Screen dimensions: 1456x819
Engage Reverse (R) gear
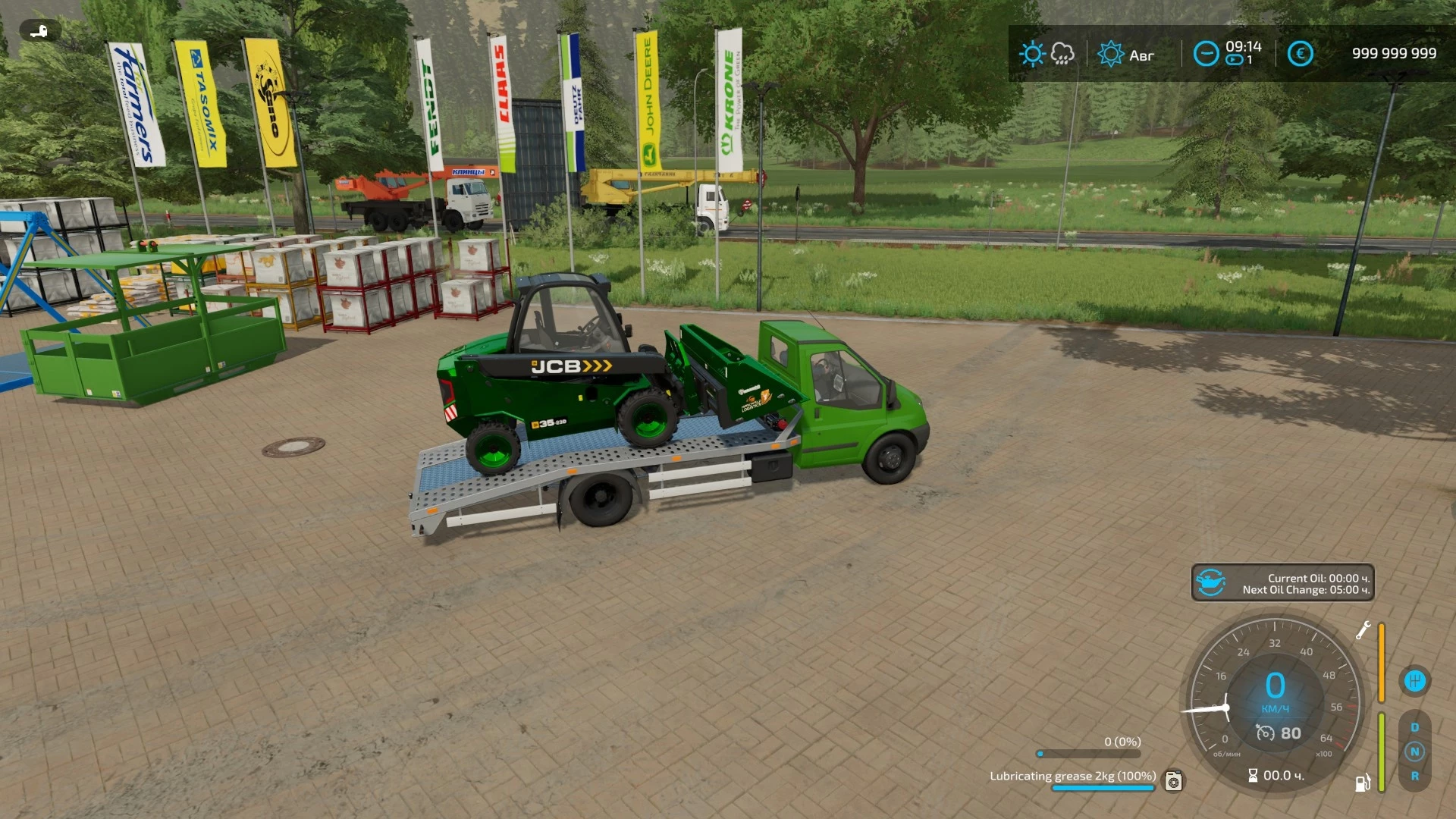coord(1415,776)
